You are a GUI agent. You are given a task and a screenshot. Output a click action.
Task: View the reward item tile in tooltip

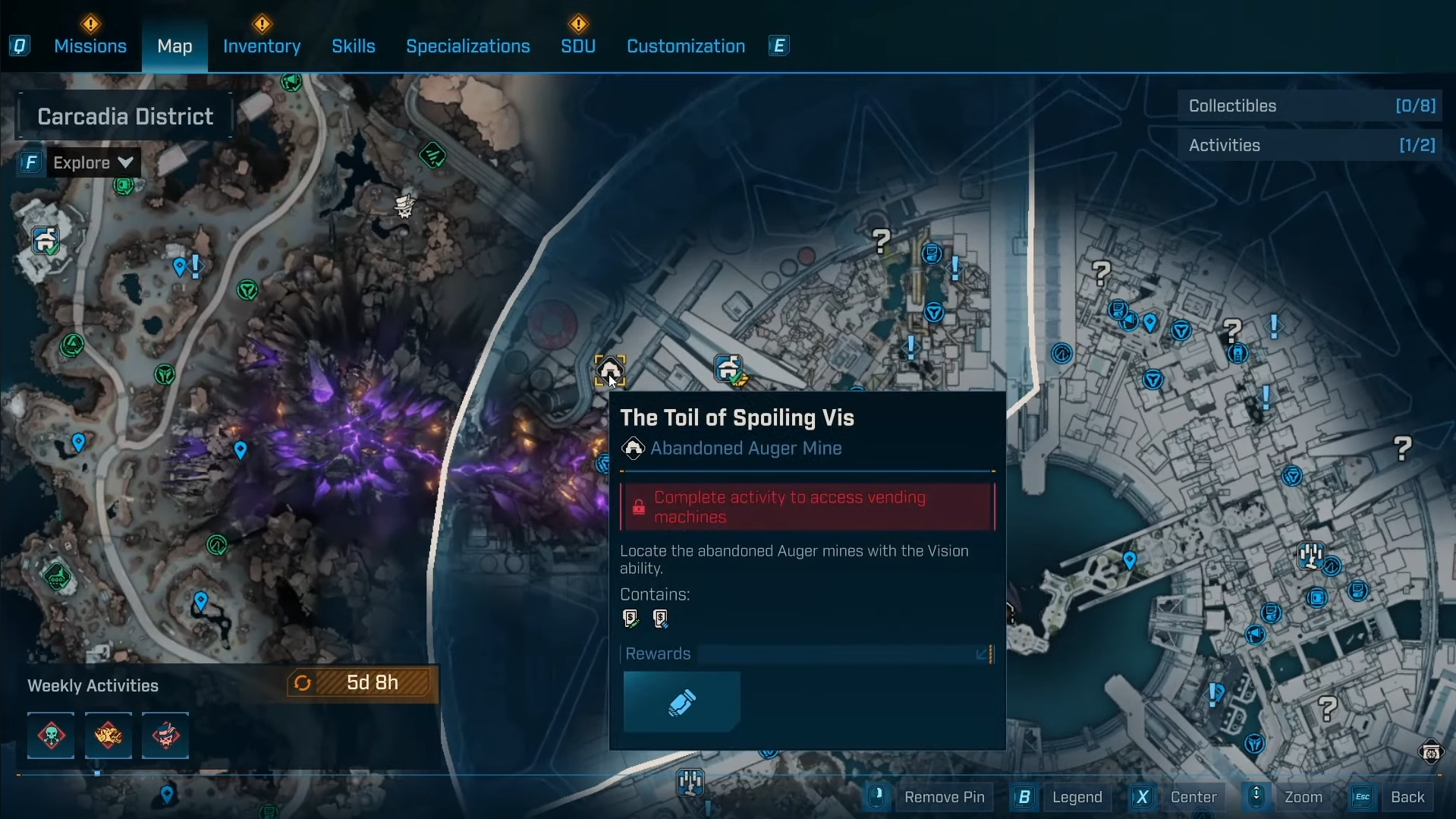[681, 702]
